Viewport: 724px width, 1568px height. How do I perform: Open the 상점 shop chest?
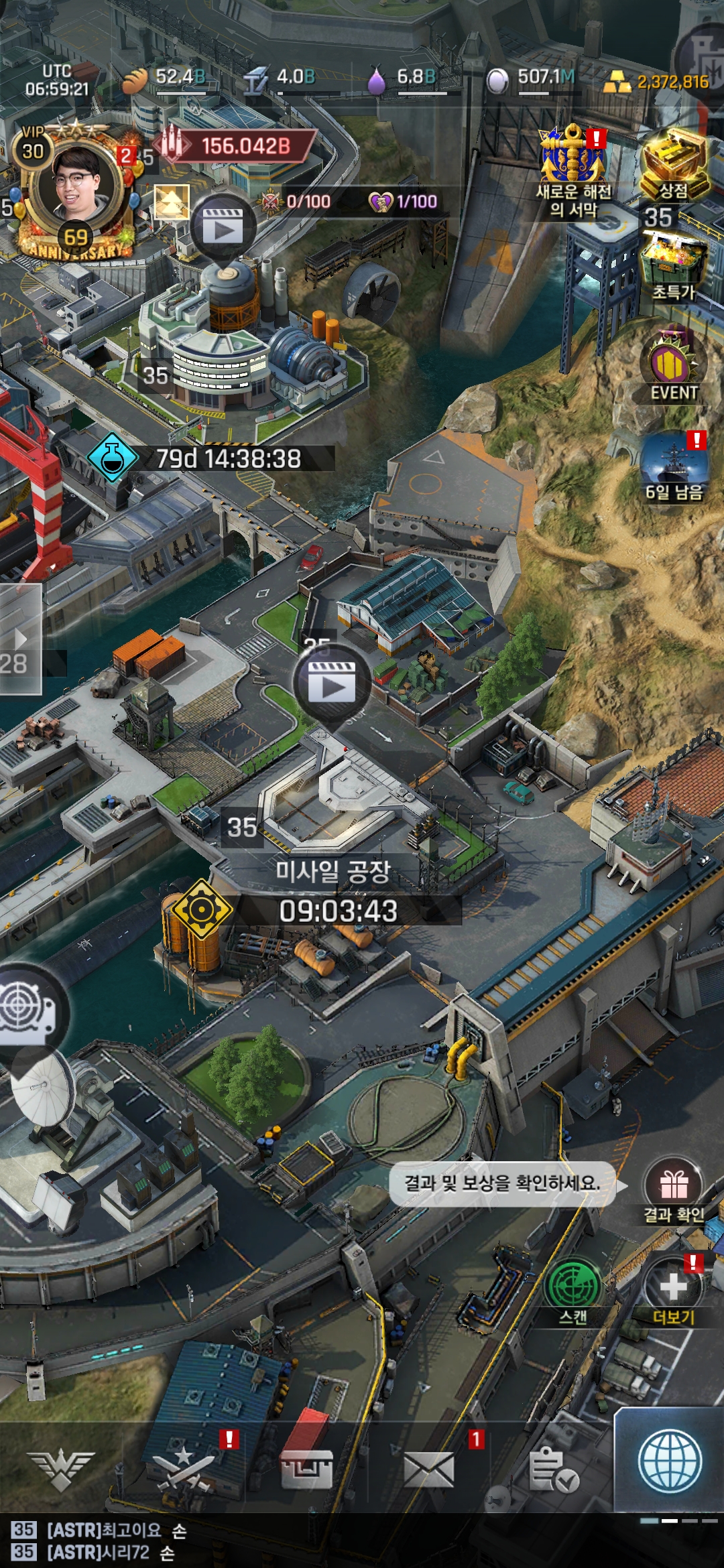click(674, 164)
